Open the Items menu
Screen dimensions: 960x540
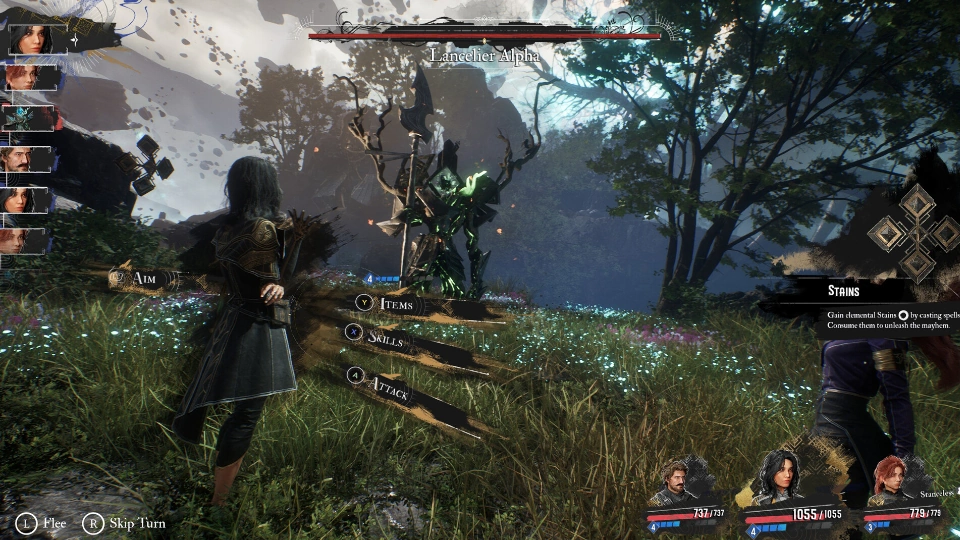(395, 304)
